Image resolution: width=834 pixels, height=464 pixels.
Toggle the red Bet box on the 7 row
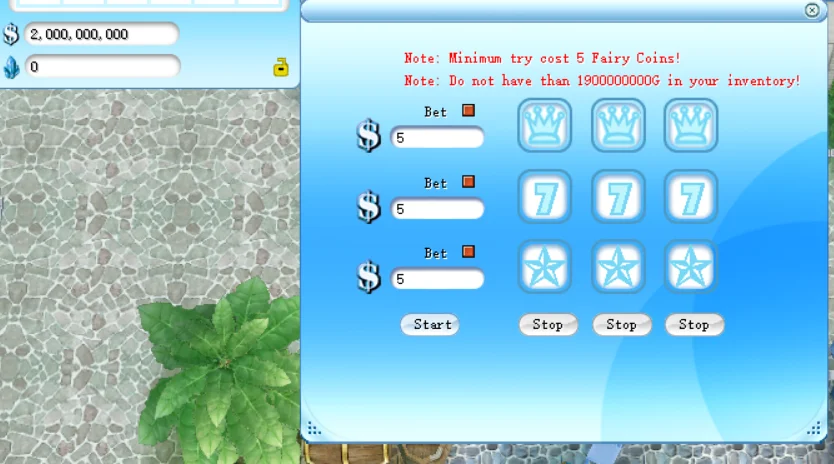click(x=468, y=182)
